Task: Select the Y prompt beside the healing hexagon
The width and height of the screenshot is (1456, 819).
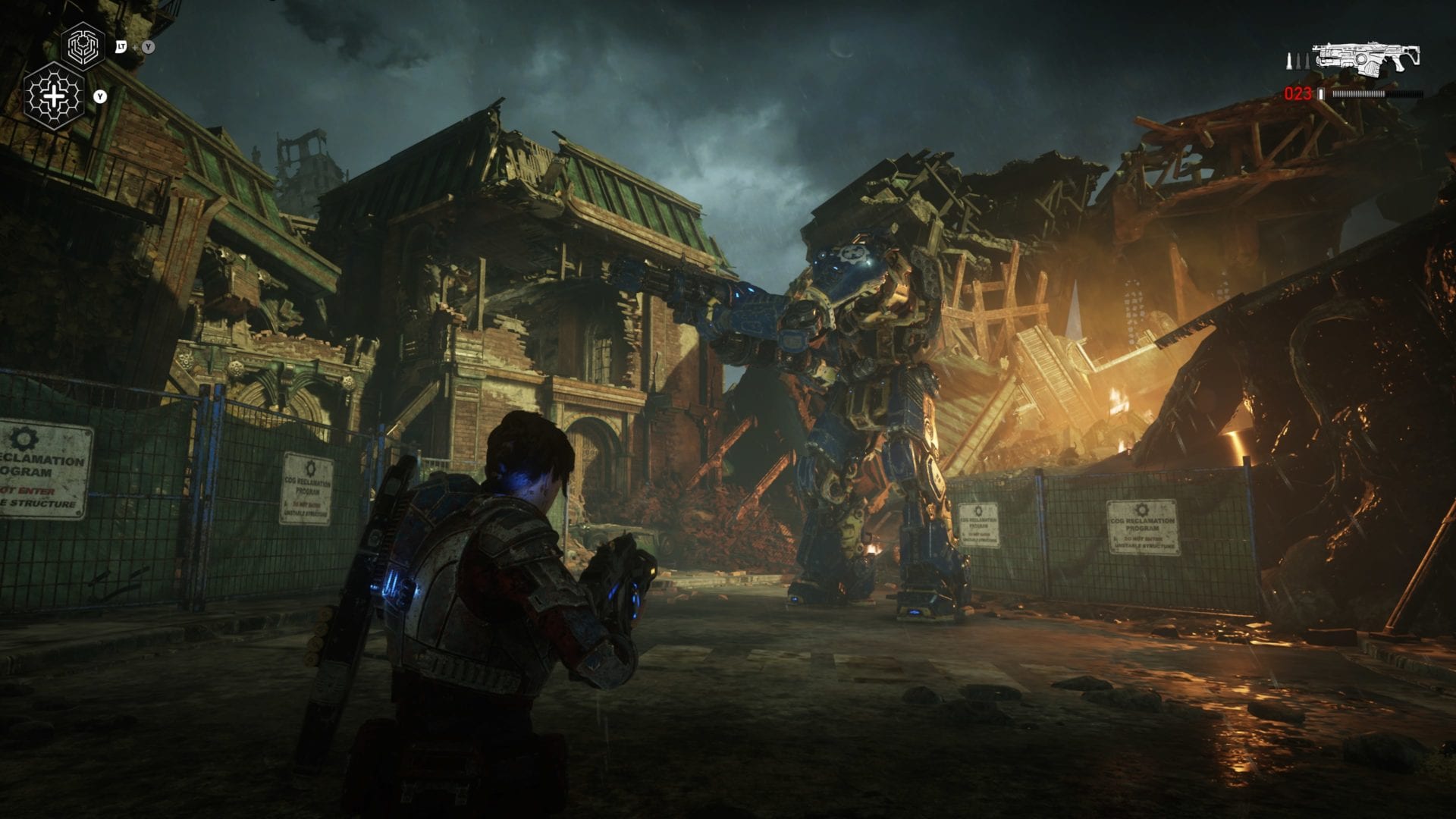Action: (x=99, y=97)
